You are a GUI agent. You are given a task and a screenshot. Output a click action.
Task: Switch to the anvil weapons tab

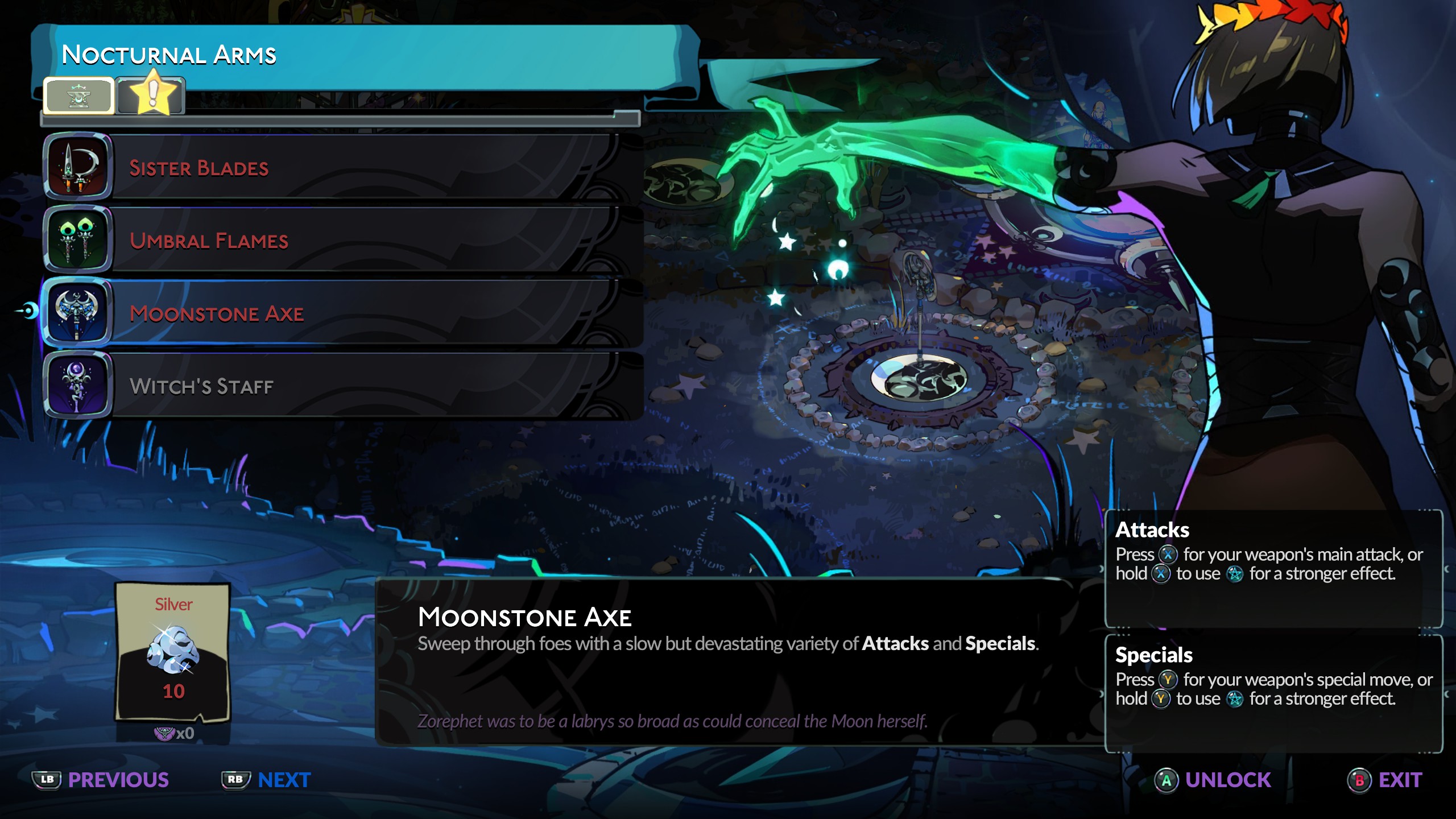tap(78, 96)
